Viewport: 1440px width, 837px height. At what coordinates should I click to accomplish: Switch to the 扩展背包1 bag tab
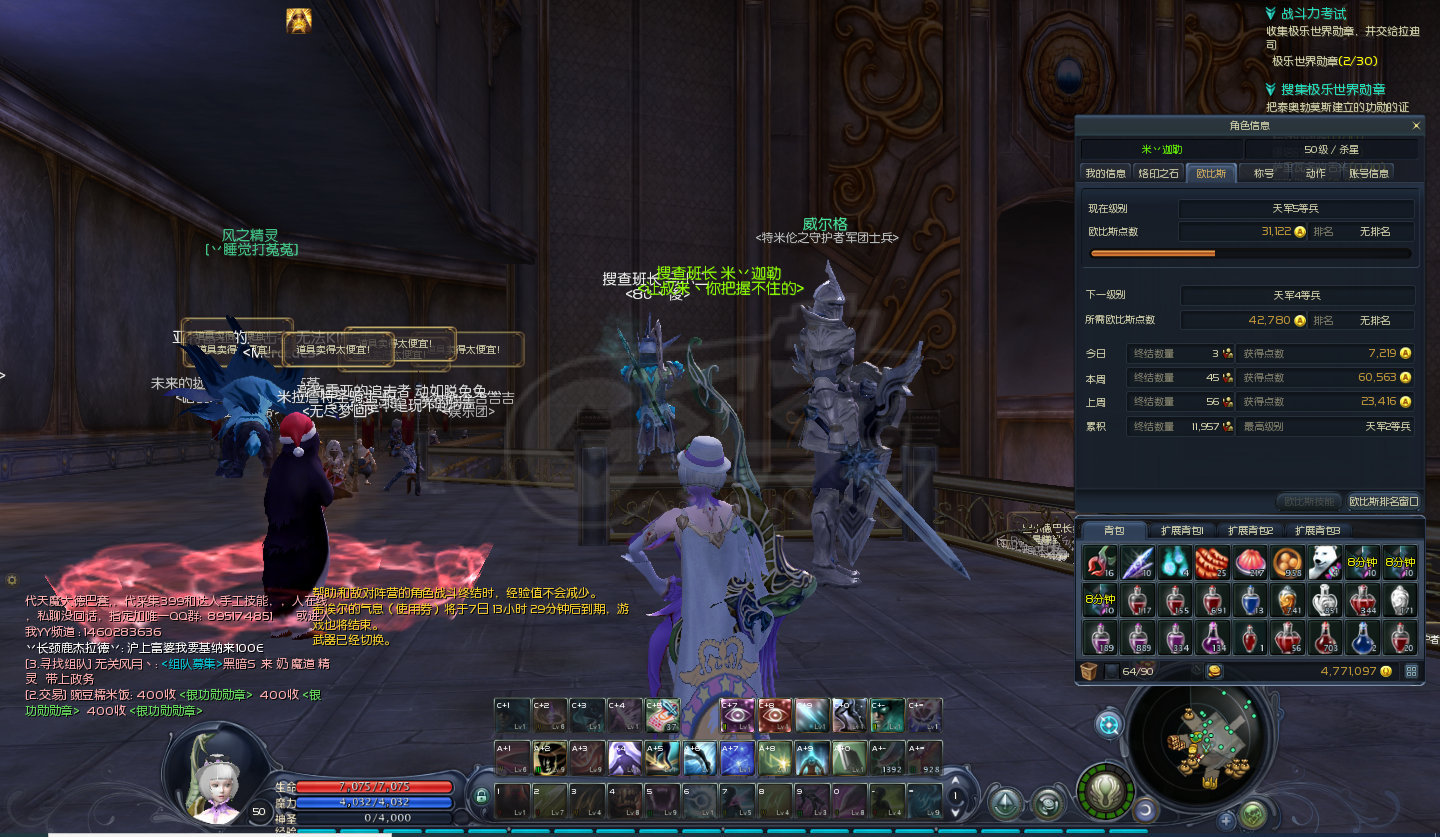pos(1182,530)
